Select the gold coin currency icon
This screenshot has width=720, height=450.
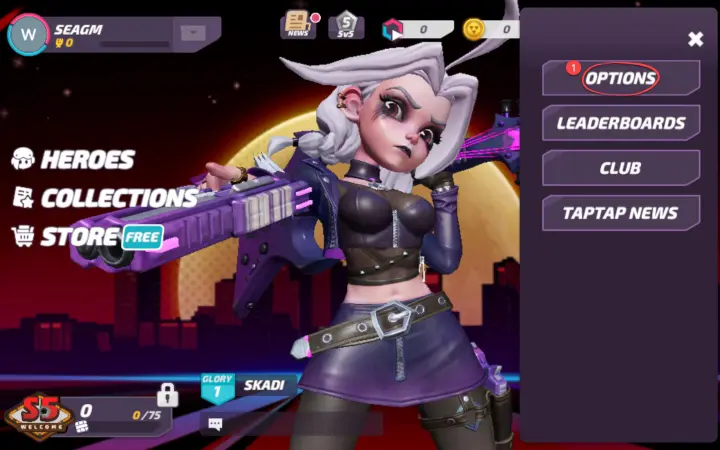tap(474, 28)
